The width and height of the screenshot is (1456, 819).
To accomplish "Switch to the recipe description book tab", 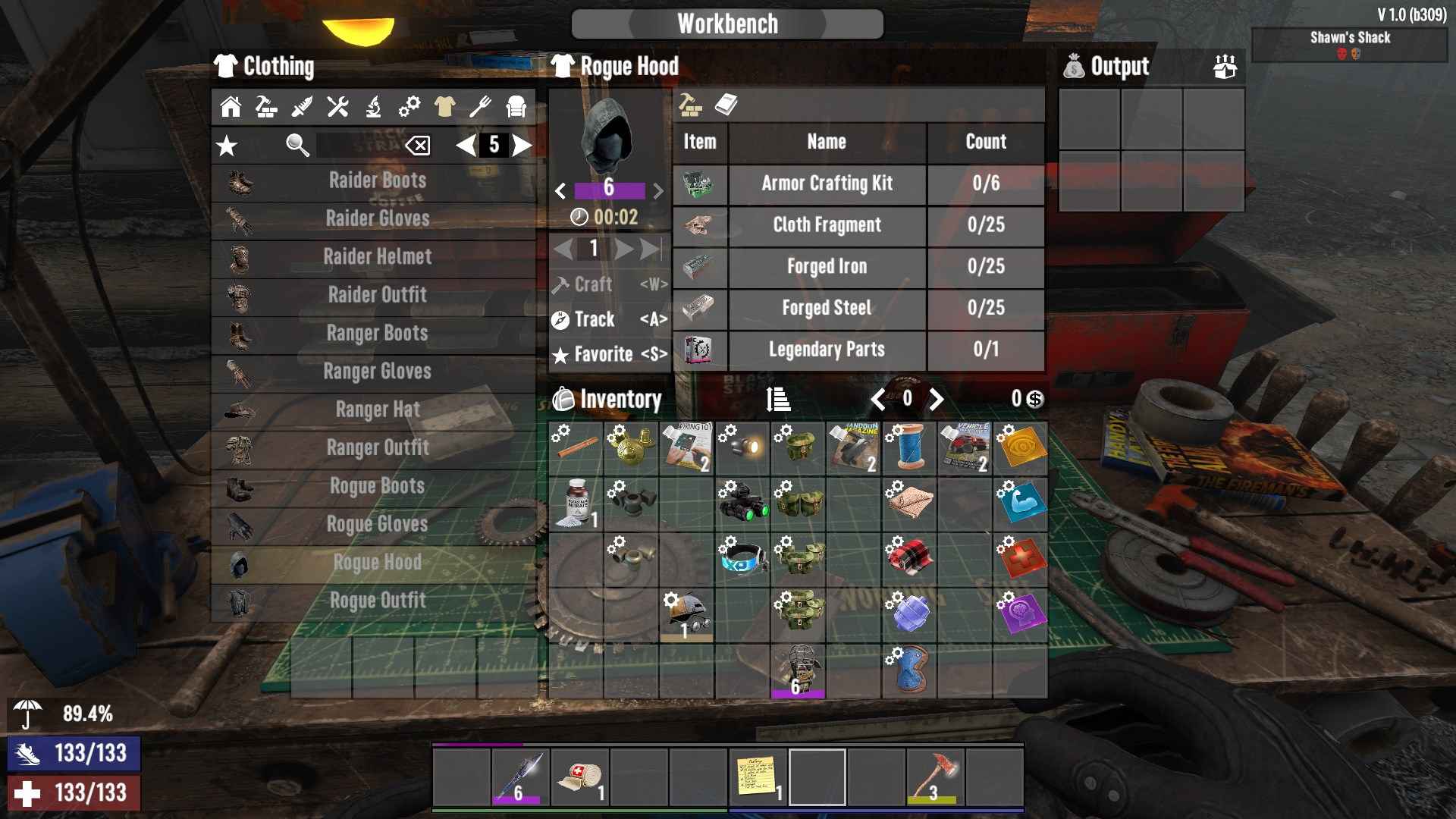I will pyautogui.click(x=726, y=105).
